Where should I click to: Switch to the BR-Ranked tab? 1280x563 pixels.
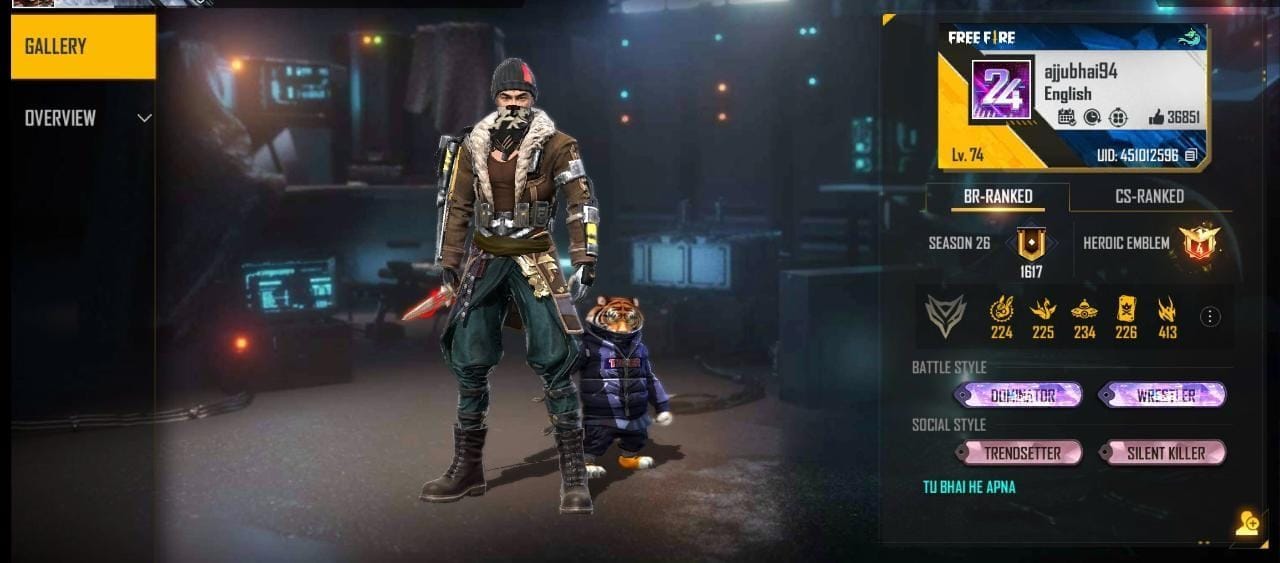(x=997, y=196)
